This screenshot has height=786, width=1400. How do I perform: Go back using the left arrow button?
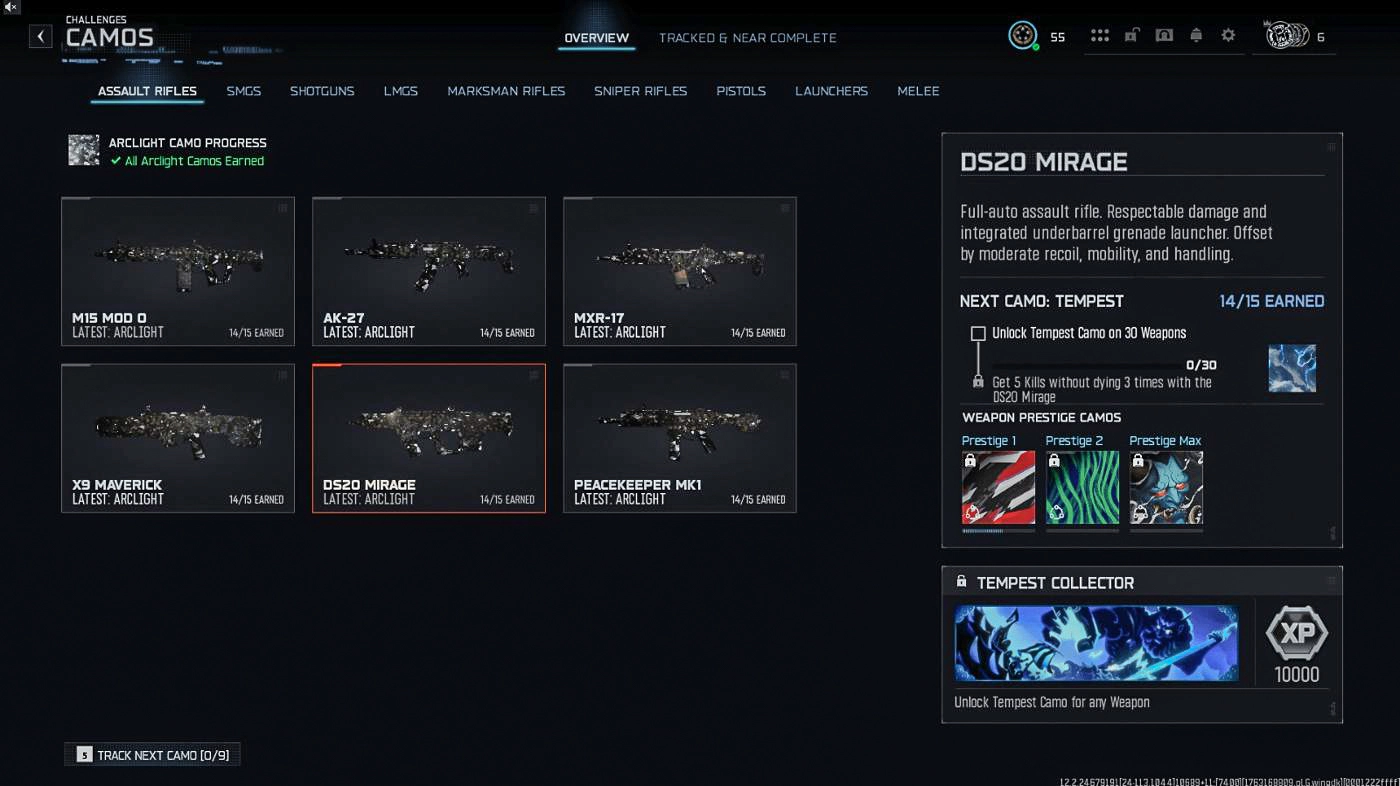pos(40,36)
